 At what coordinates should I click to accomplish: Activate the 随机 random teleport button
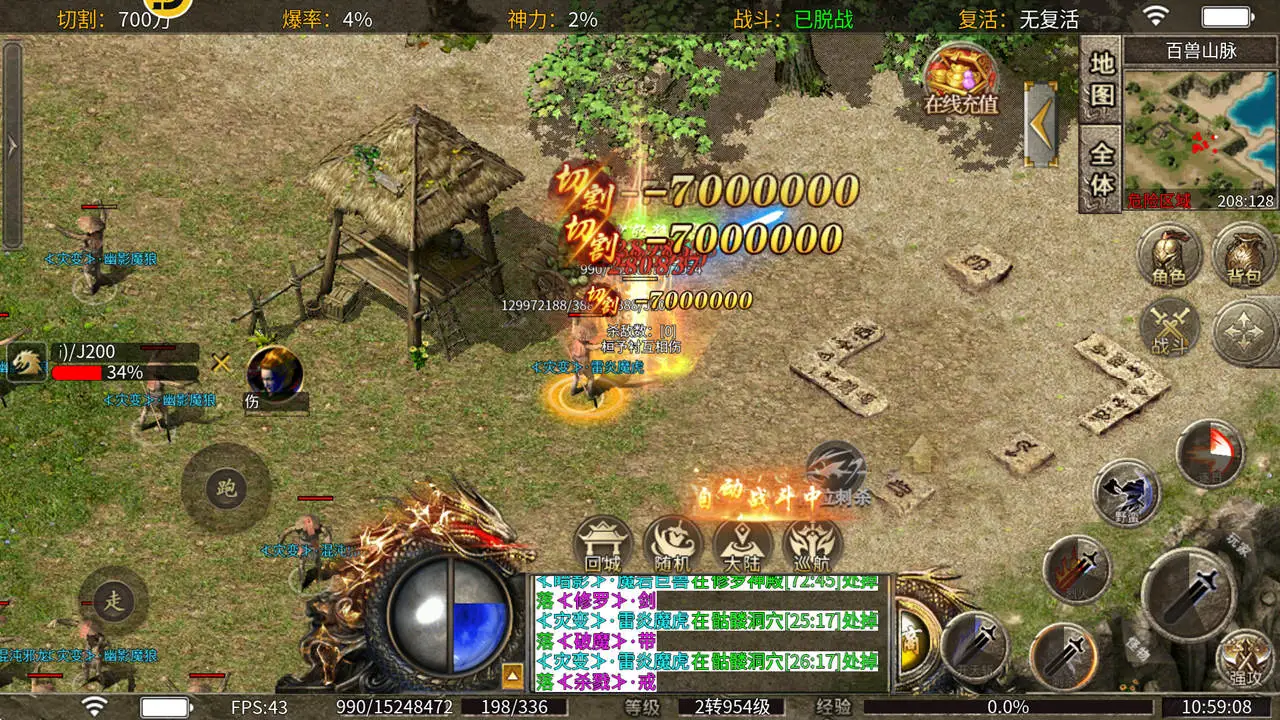(x=673, y=546)
